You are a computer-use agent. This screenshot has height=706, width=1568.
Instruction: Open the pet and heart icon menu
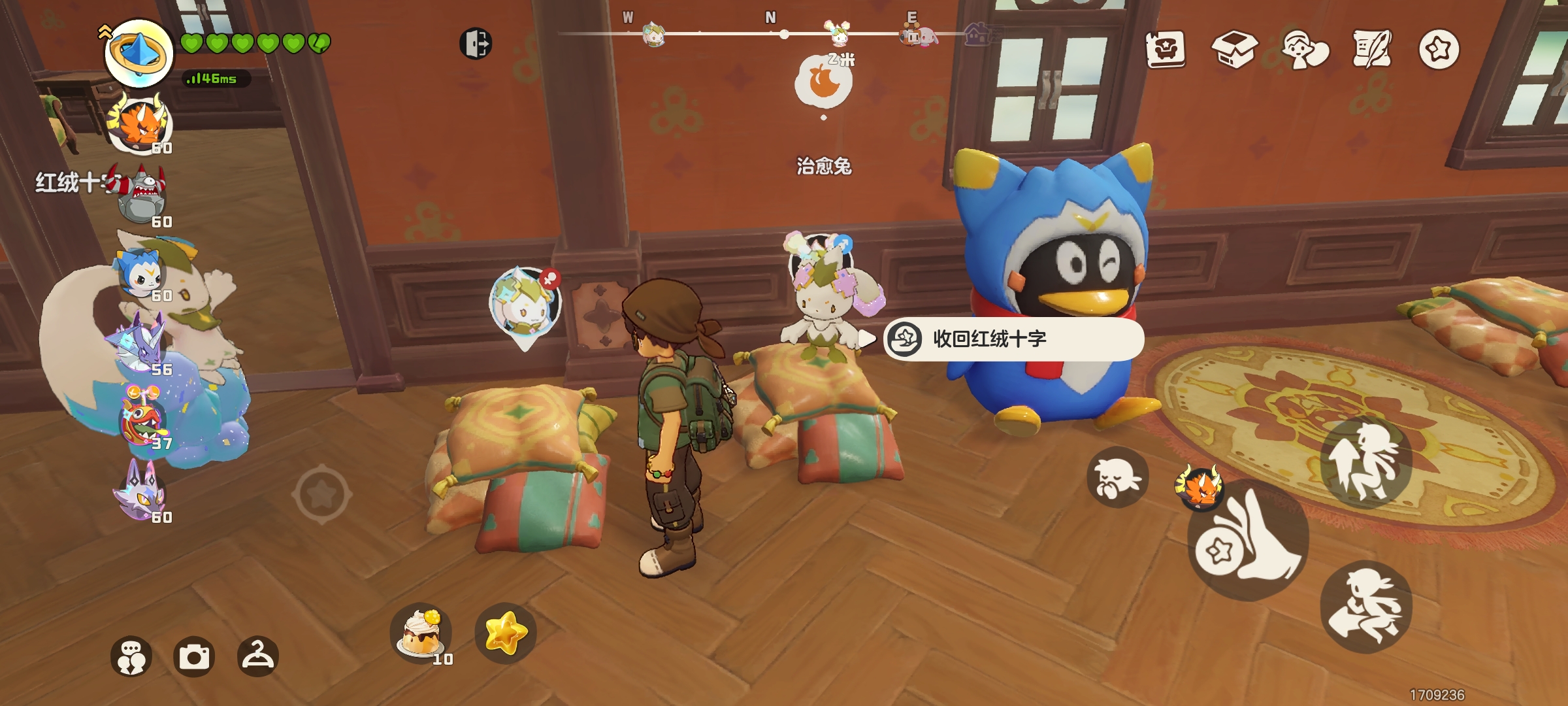point(1305,49)
